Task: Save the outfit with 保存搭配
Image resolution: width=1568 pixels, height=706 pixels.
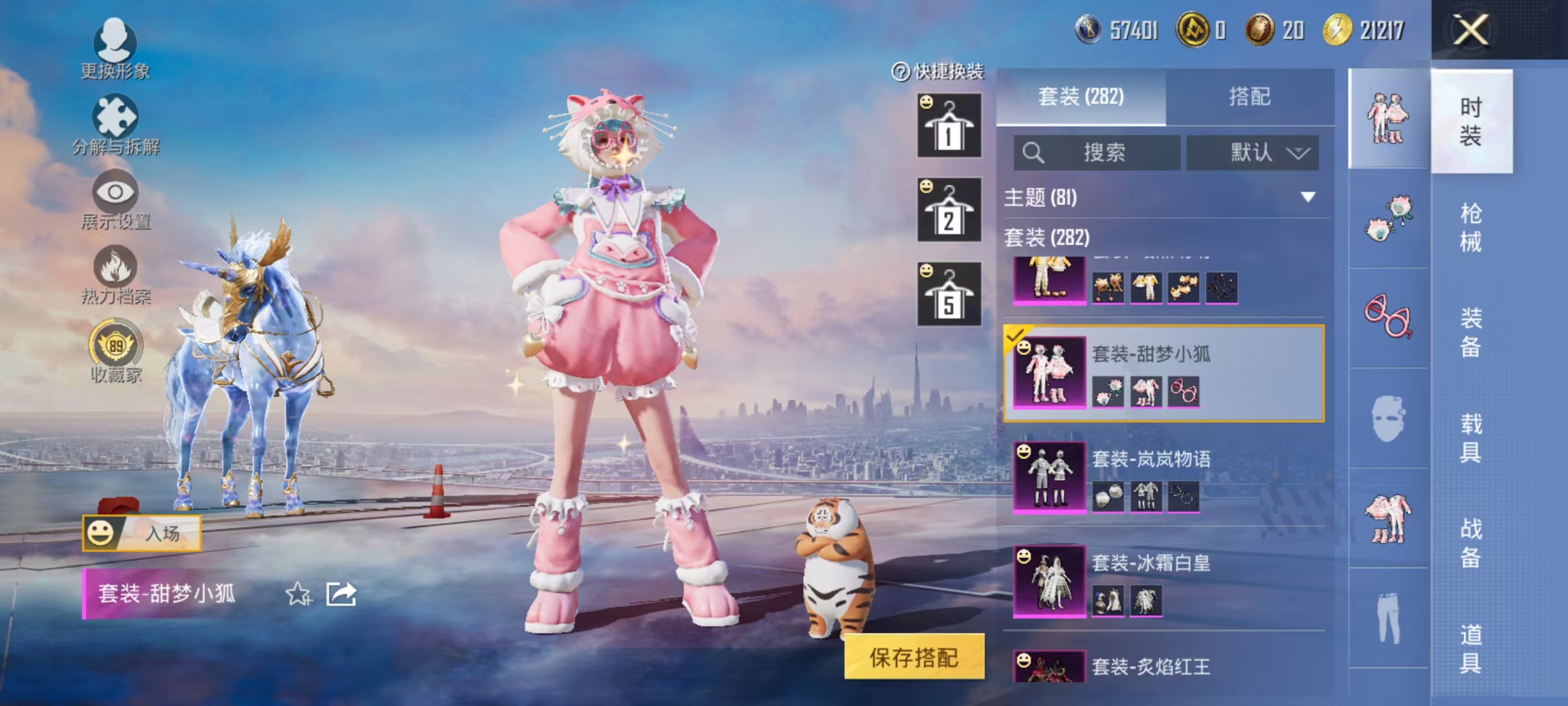Action: (x=914, y=657)
